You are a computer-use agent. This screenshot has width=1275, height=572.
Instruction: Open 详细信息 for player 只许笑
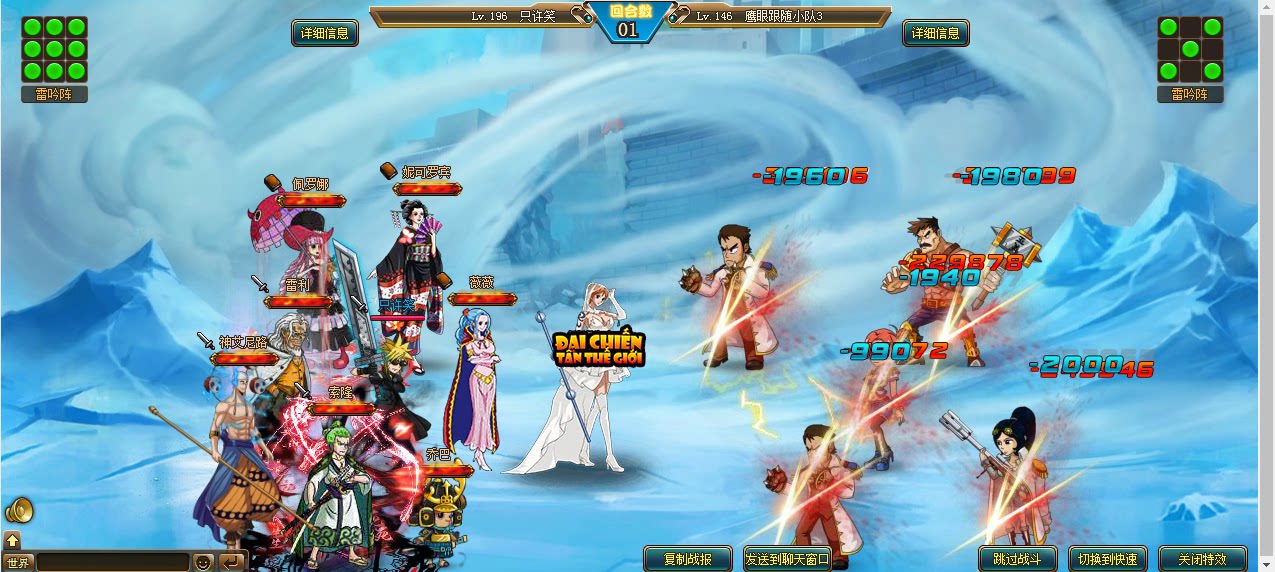pyautogui.click(x=325, y=33)
